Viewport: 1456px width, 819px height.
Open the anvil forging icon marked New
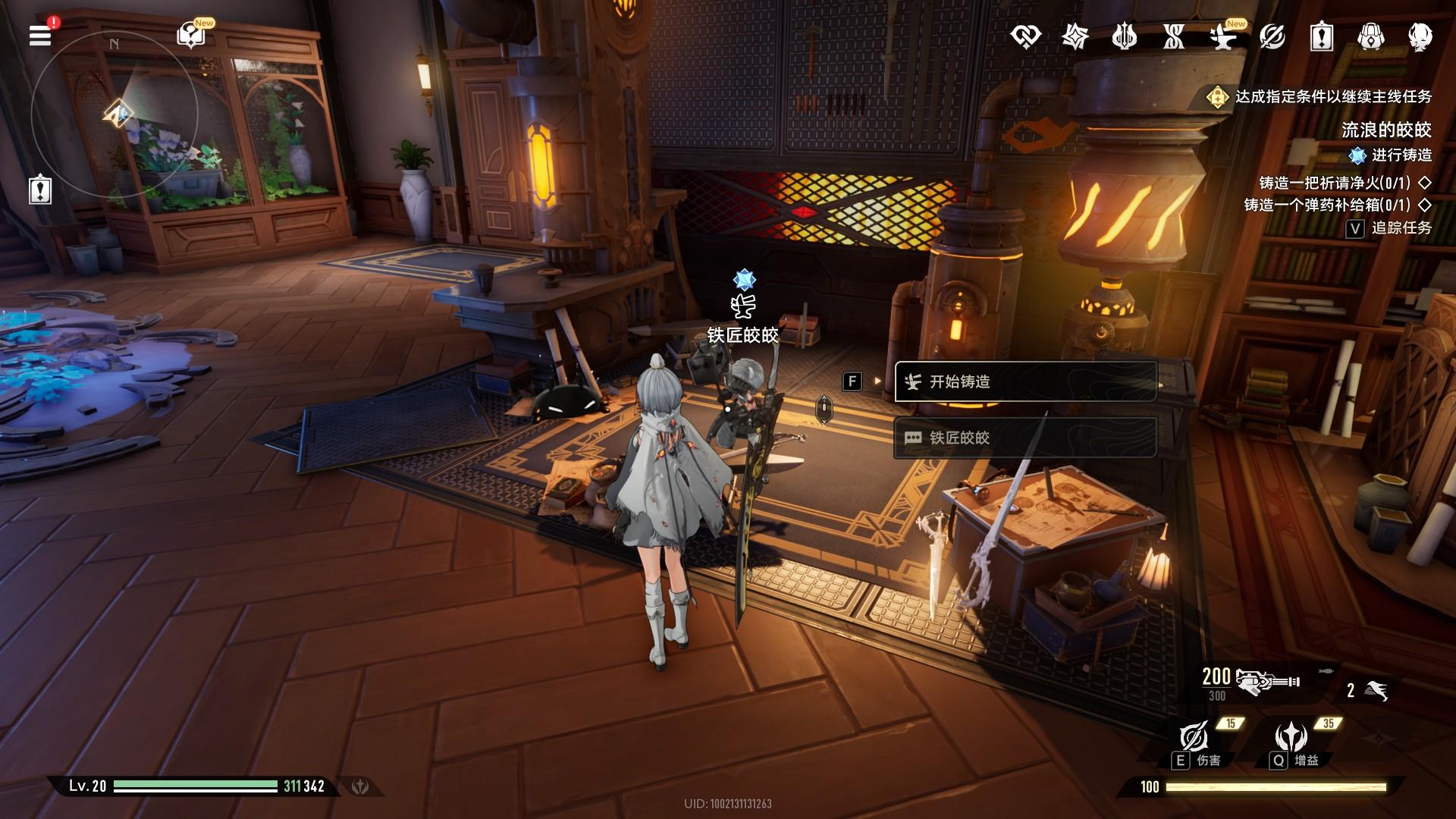click(1222, 36)
